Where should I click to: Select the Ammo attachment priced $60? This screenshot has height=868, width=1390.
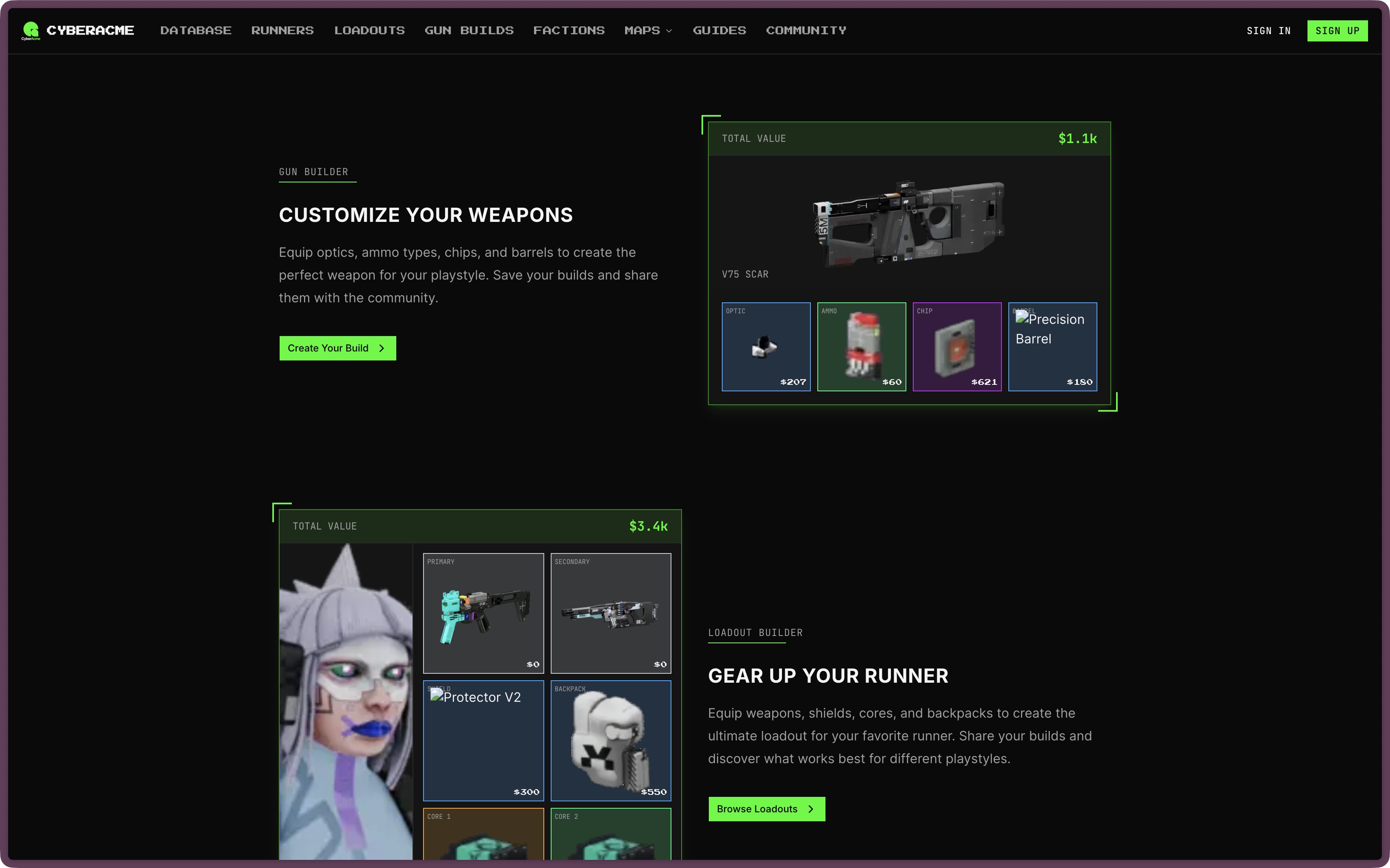861,347
